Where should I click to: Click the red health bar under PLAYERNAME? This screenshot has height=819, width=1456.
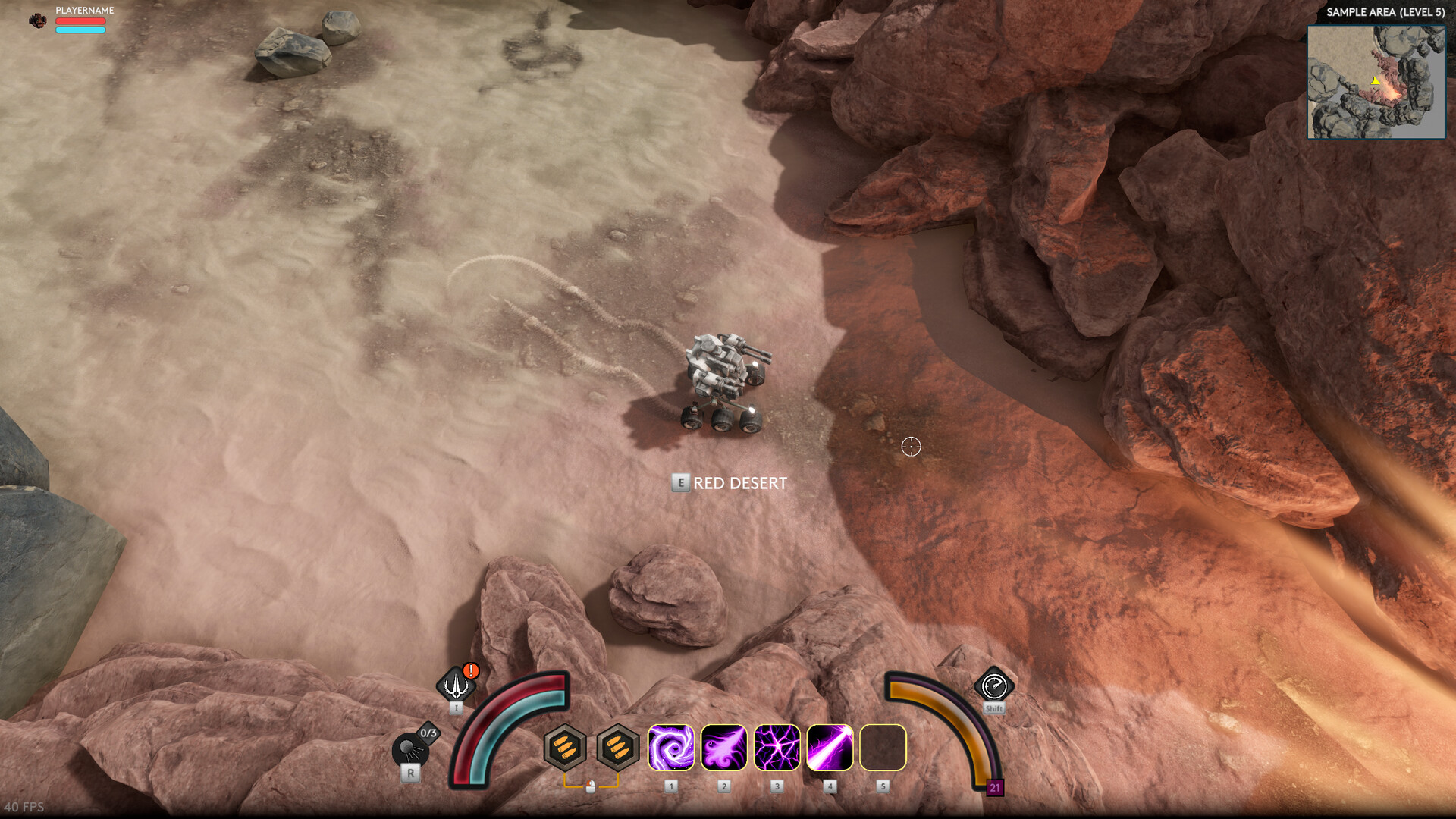(x=79, y=20)
